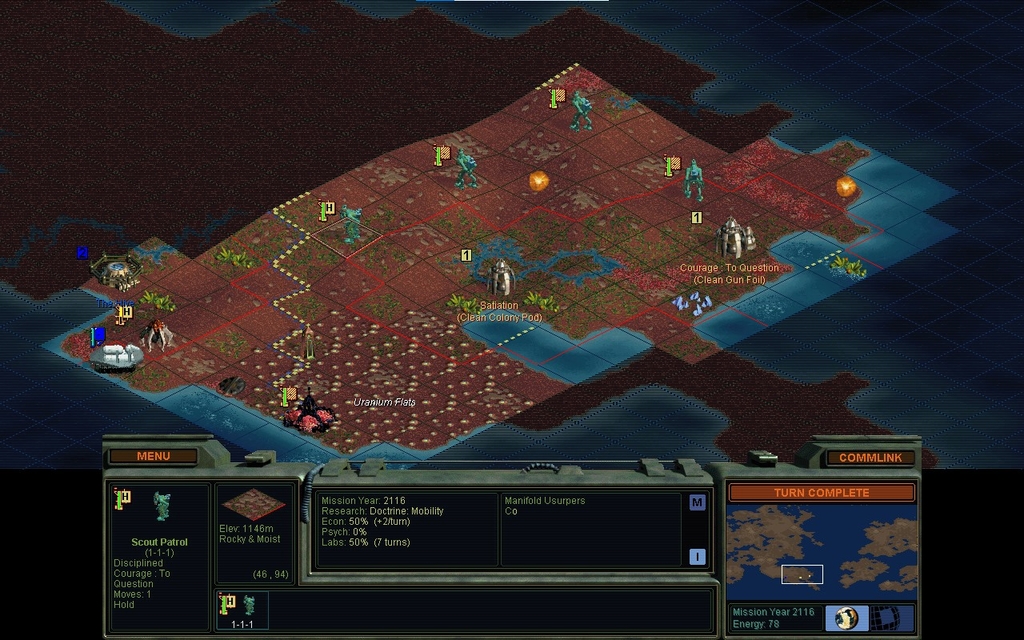Click the Scout Patrol unit portrait
Screen dimensions: 1024x640
tap(161, 506)
